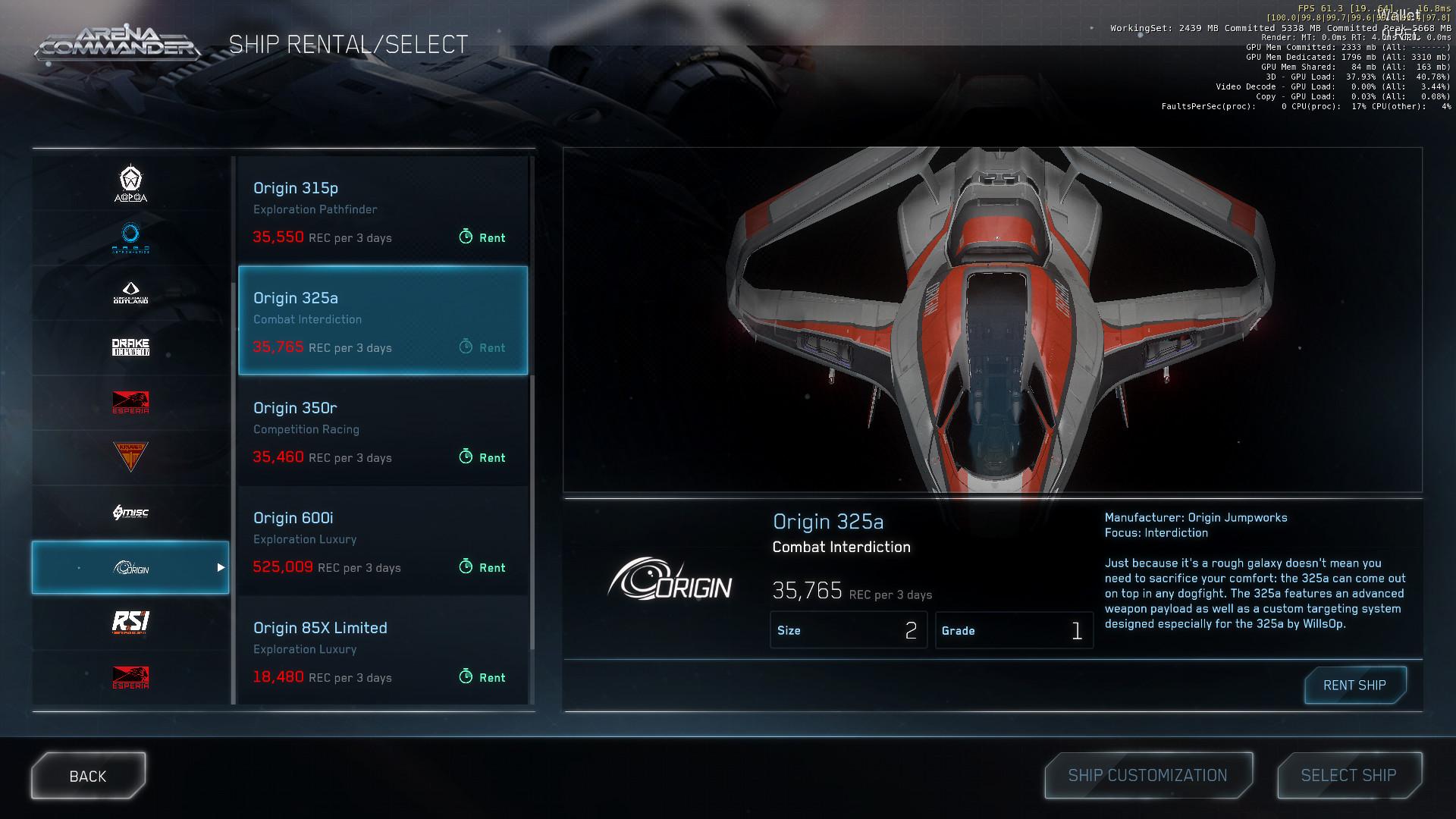The height and width of the screenshot is (819, 1456).
Task: Select the RSI manufacturer logo
Action: pos(130,622)
